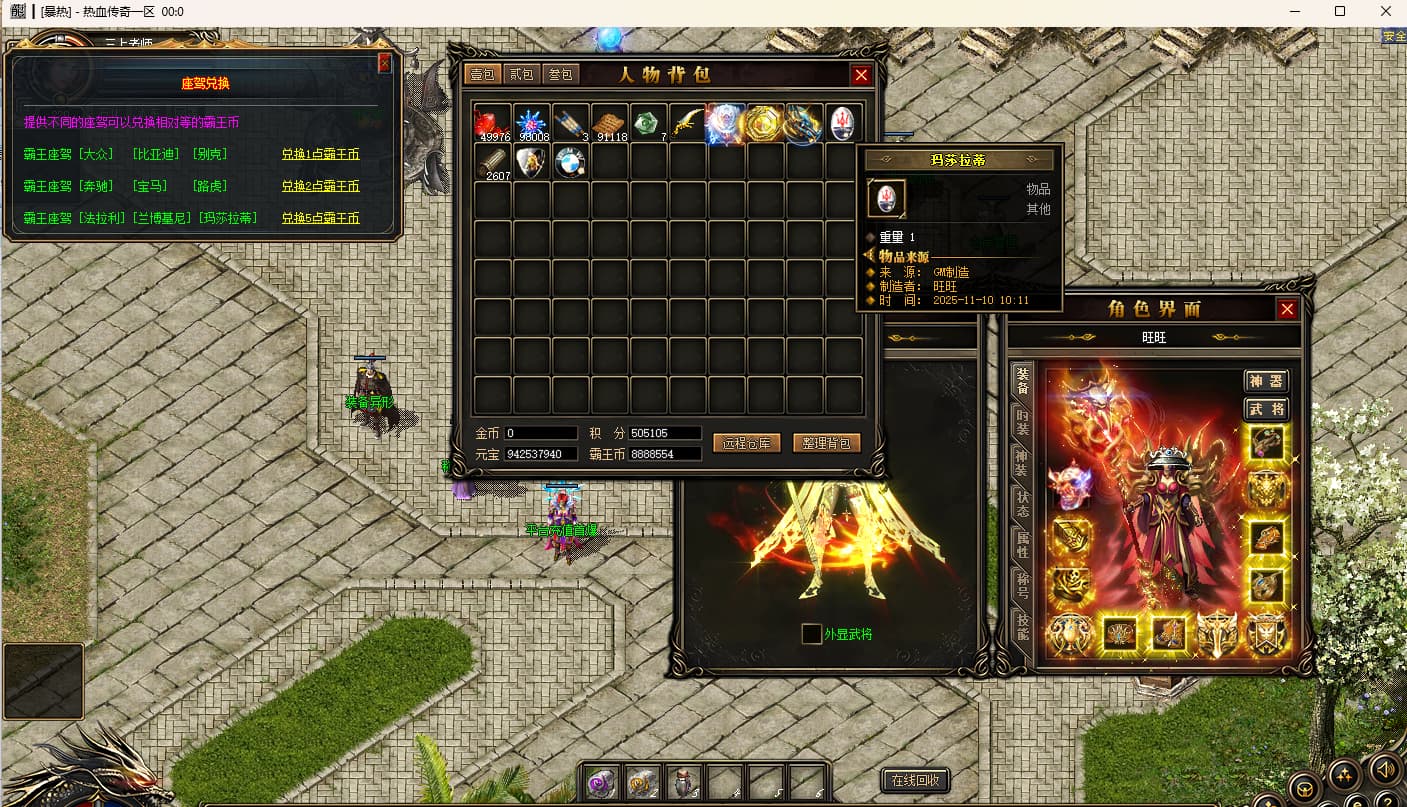1407x807 pixels.
Task: Open the 叁包 bag tab
Action: (x=561, y=75)
